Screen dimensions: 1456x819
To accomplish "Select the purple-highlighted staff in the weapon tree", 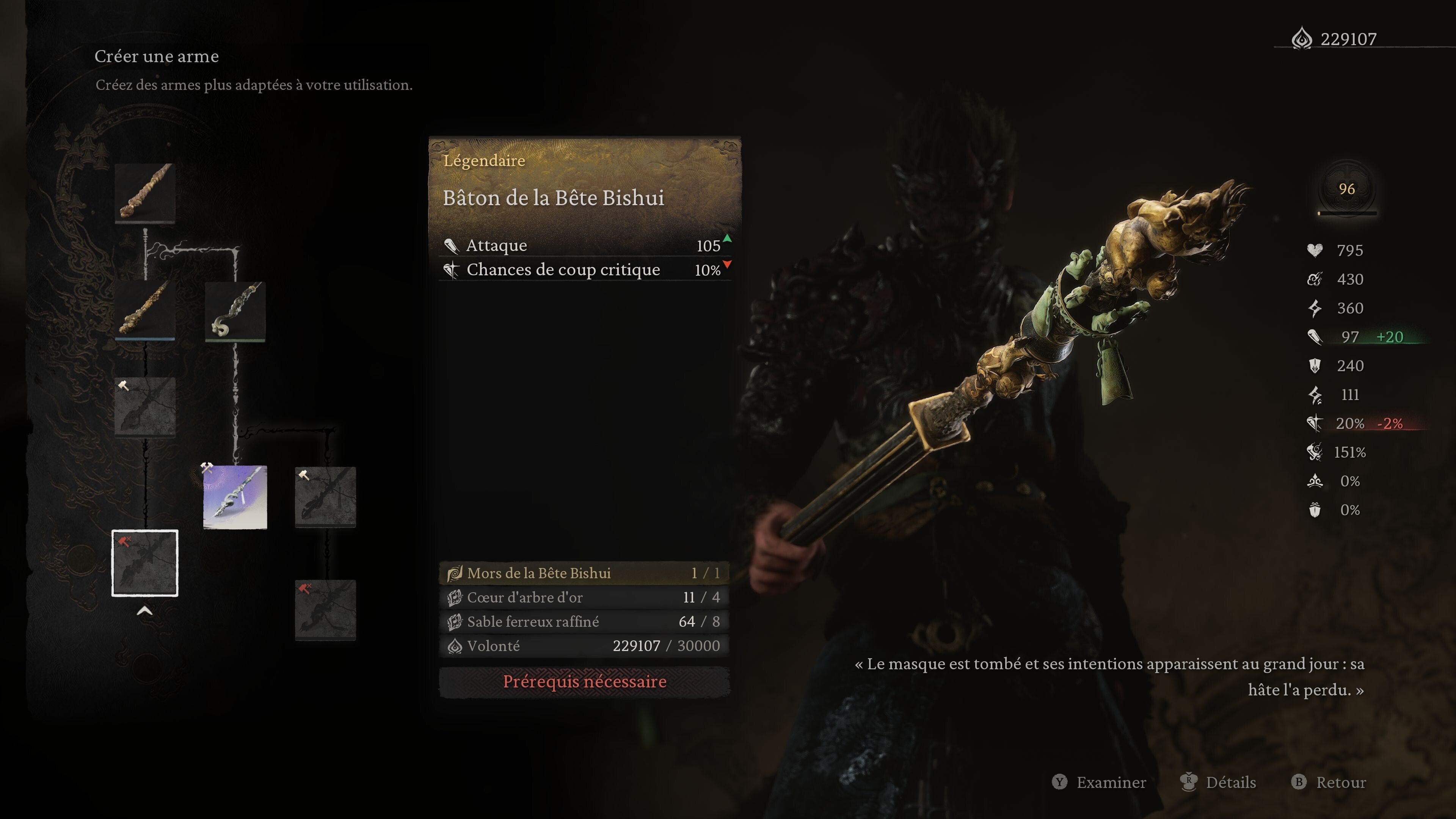I will coord(235,497).
